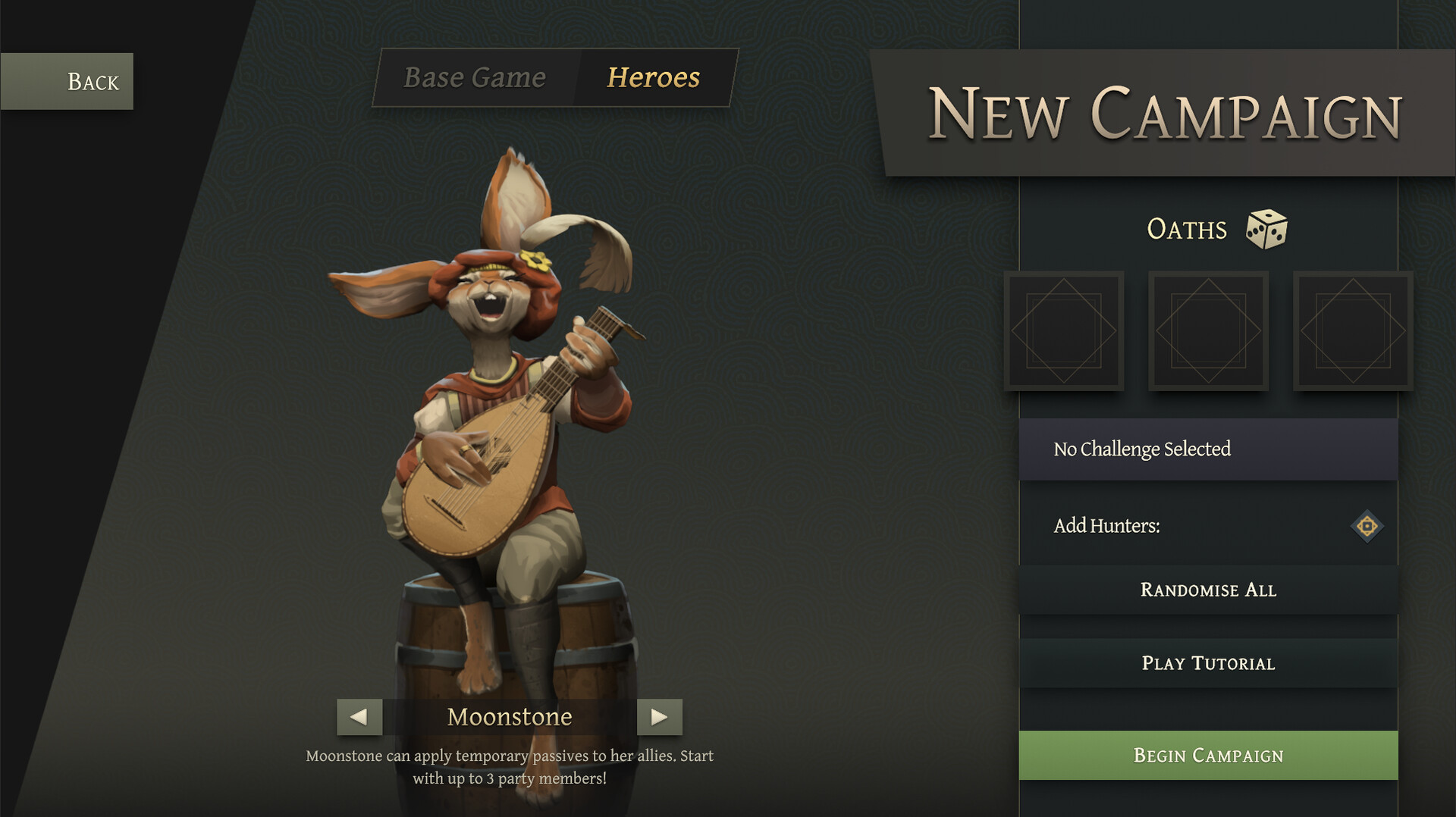Open the No Challenge Selected picker

[x=1208, y=449]
